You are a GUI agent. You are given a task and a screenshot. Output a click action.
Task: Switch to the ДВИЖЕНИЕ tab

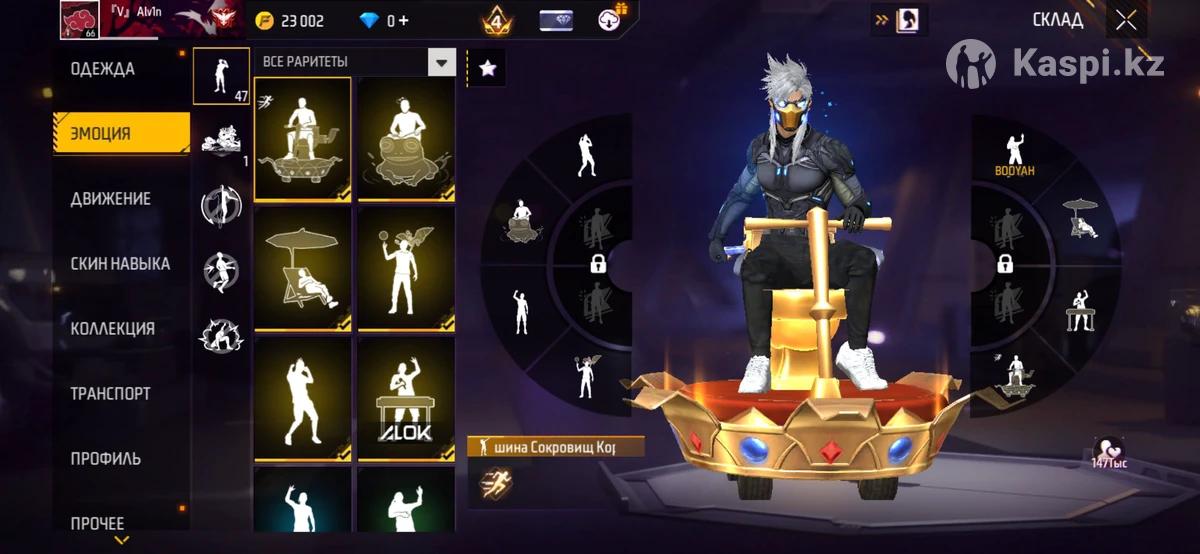(111, 199)
